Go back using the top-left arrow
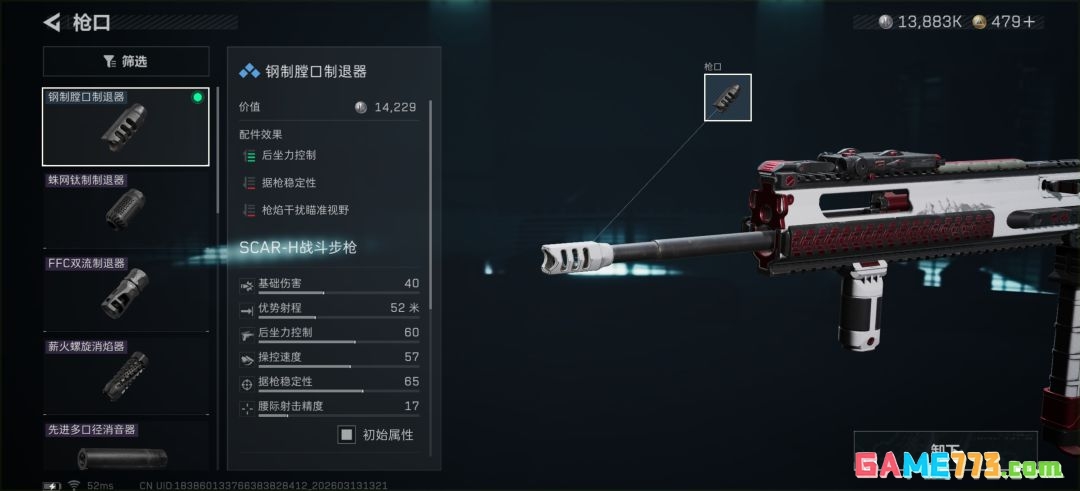Viewport: 1080px width, 491px height. [x=53, y=22]
